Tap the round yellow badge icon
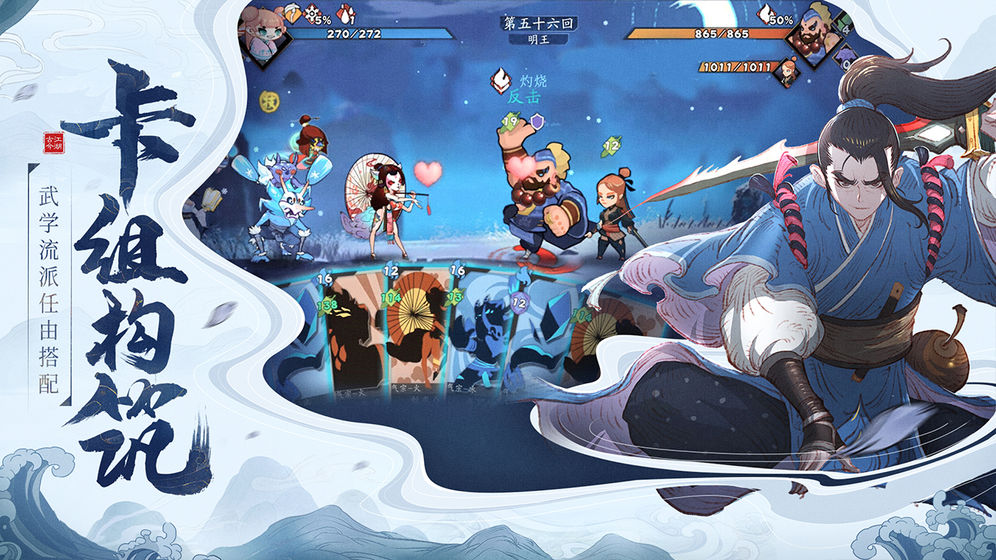The height and width of the screenshot is (560, 996). click(x=269, y=100)
